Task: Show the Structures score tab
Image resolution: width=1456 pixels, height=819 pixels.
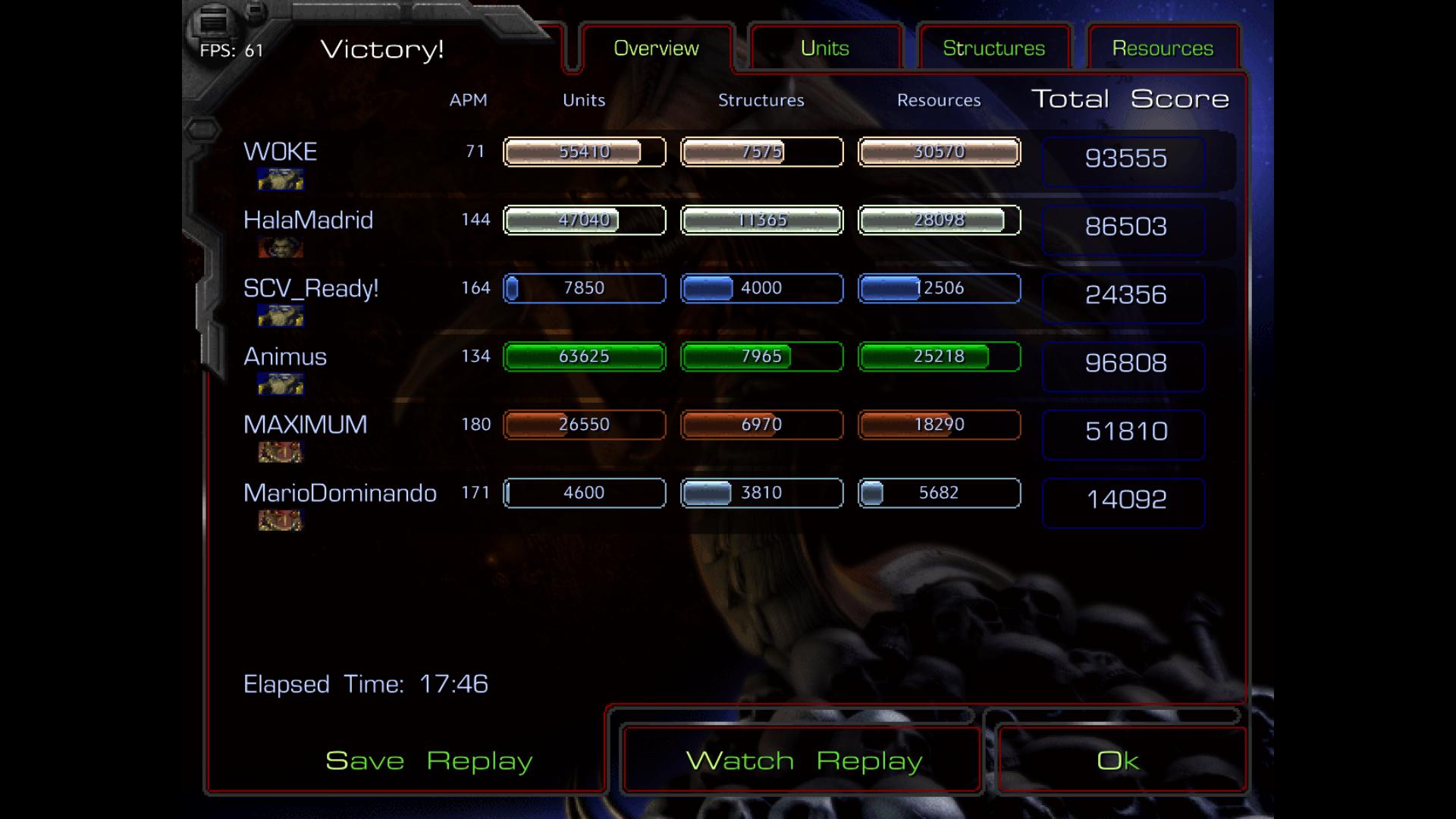Action: [x=993, y=49]
